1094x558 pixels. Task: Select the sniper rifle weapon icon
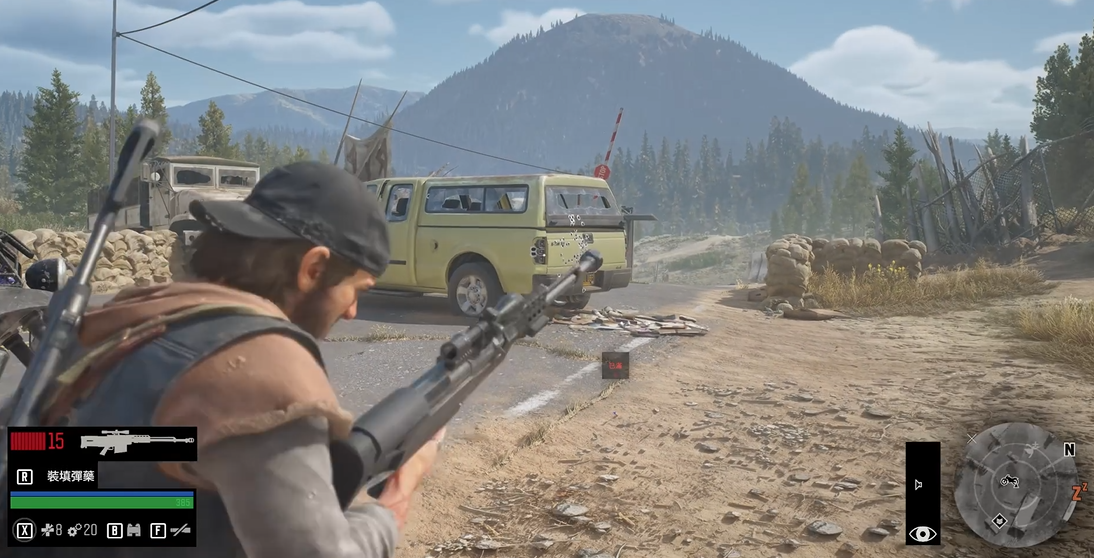coord(137,442)
